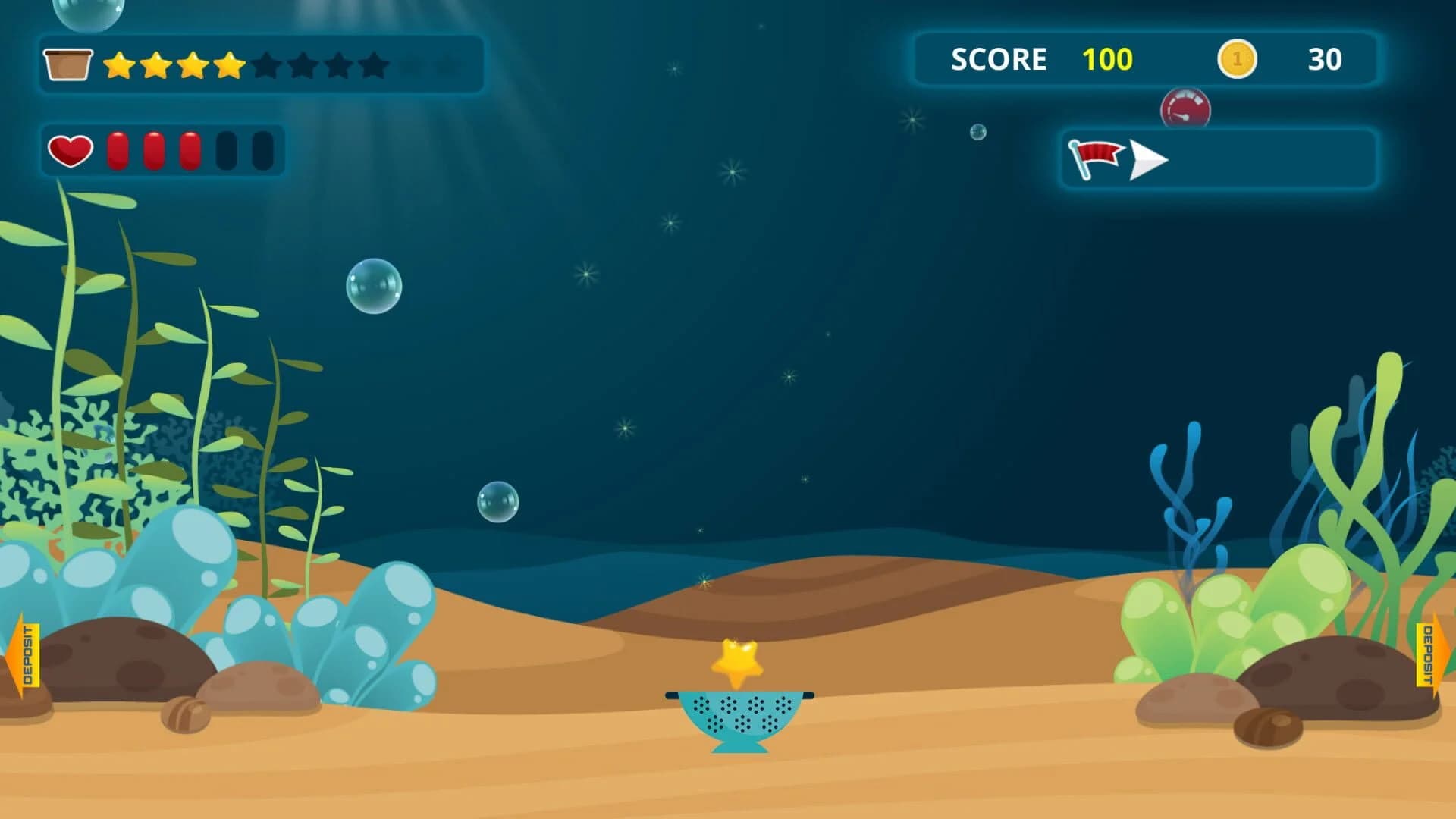Click the white arrow progress marker
Image resolution: width=1456 pixels, height=819 pixels.
click(1147, 158)
